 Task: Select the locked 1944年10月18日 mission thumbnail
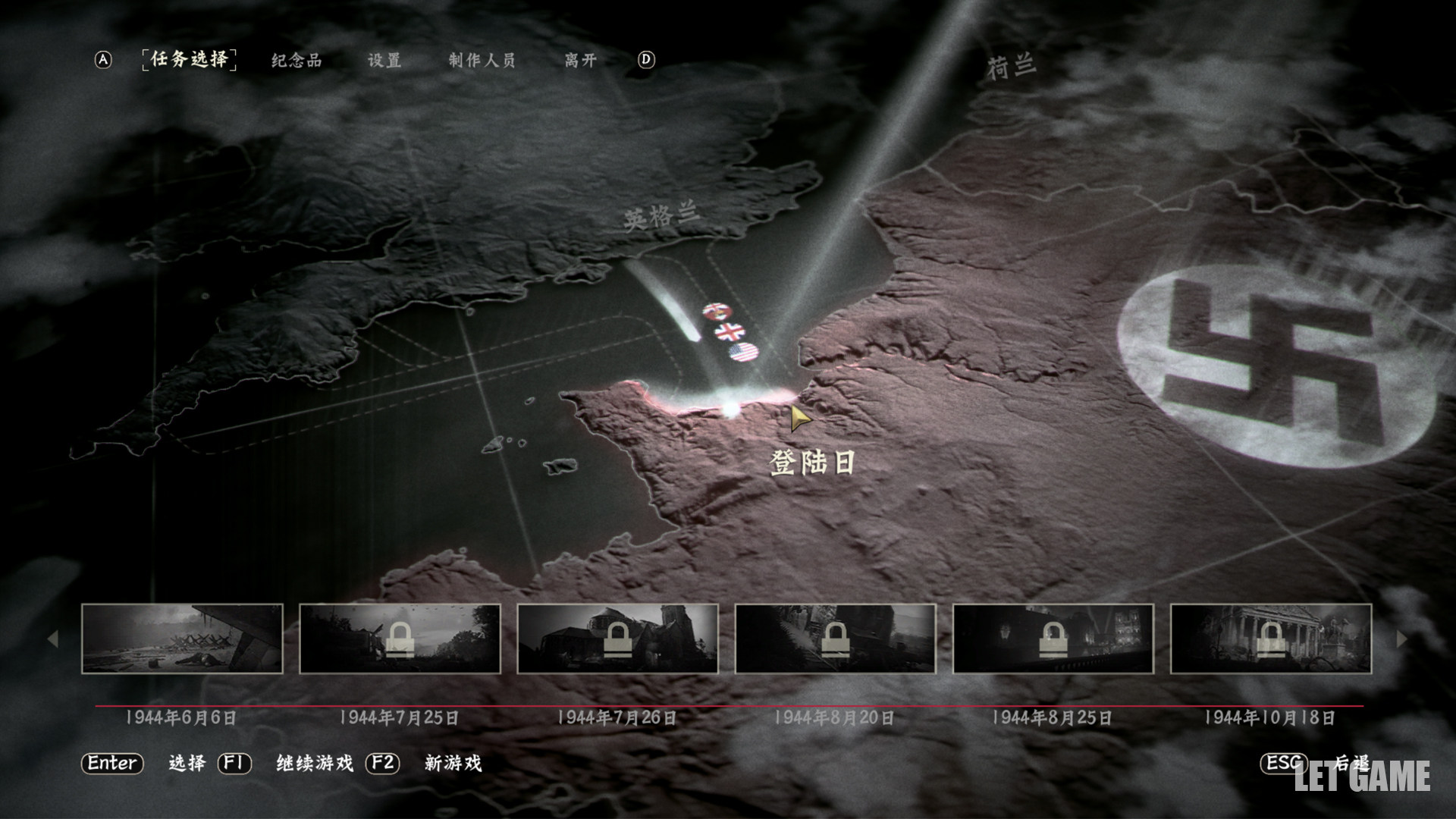tap(1270, 639)
